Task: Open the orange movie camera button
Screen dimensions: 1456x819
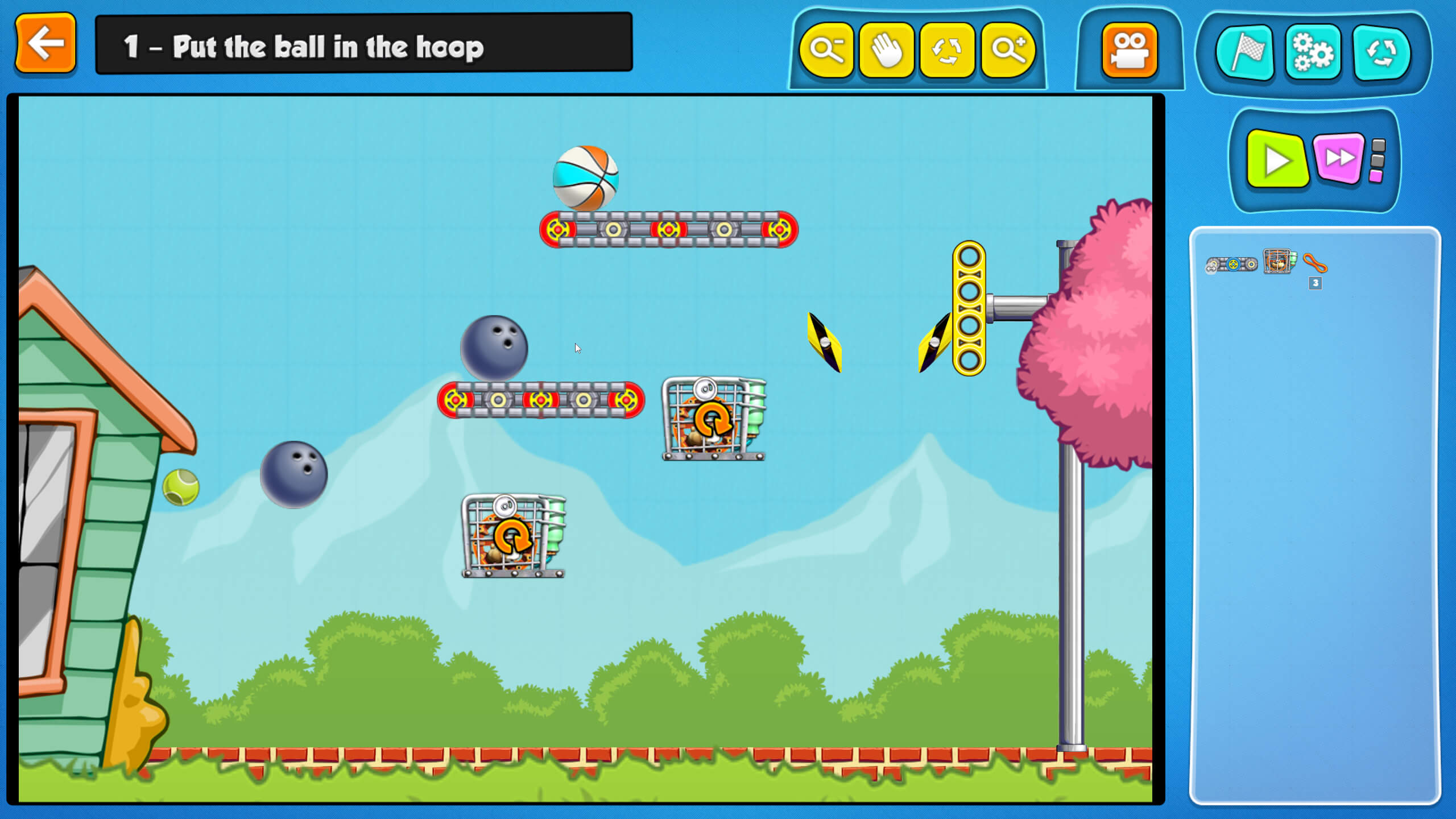Action: tap(1129, 50)
